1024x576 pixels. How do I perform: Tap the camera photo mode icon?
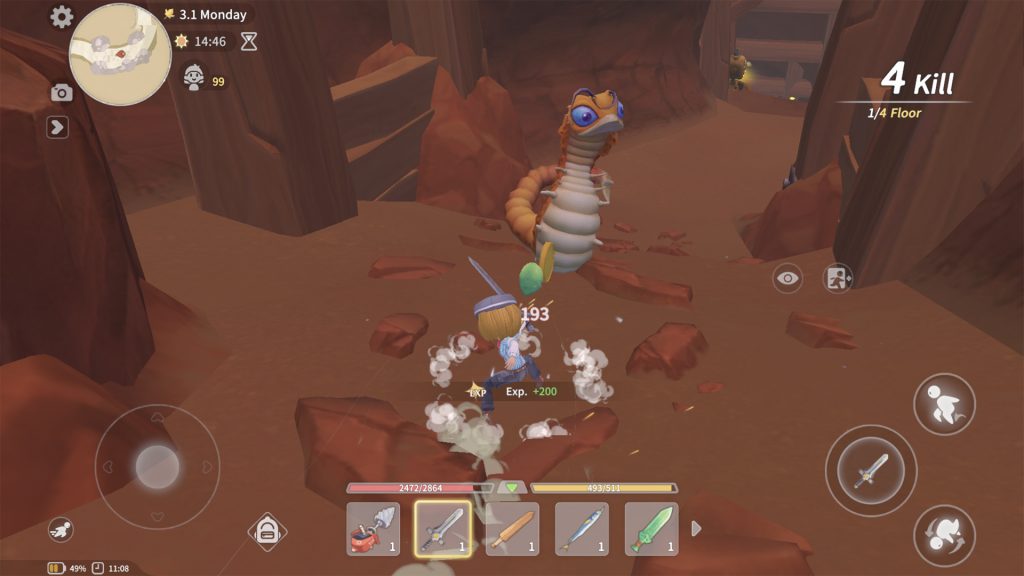(x=61, y=93)
